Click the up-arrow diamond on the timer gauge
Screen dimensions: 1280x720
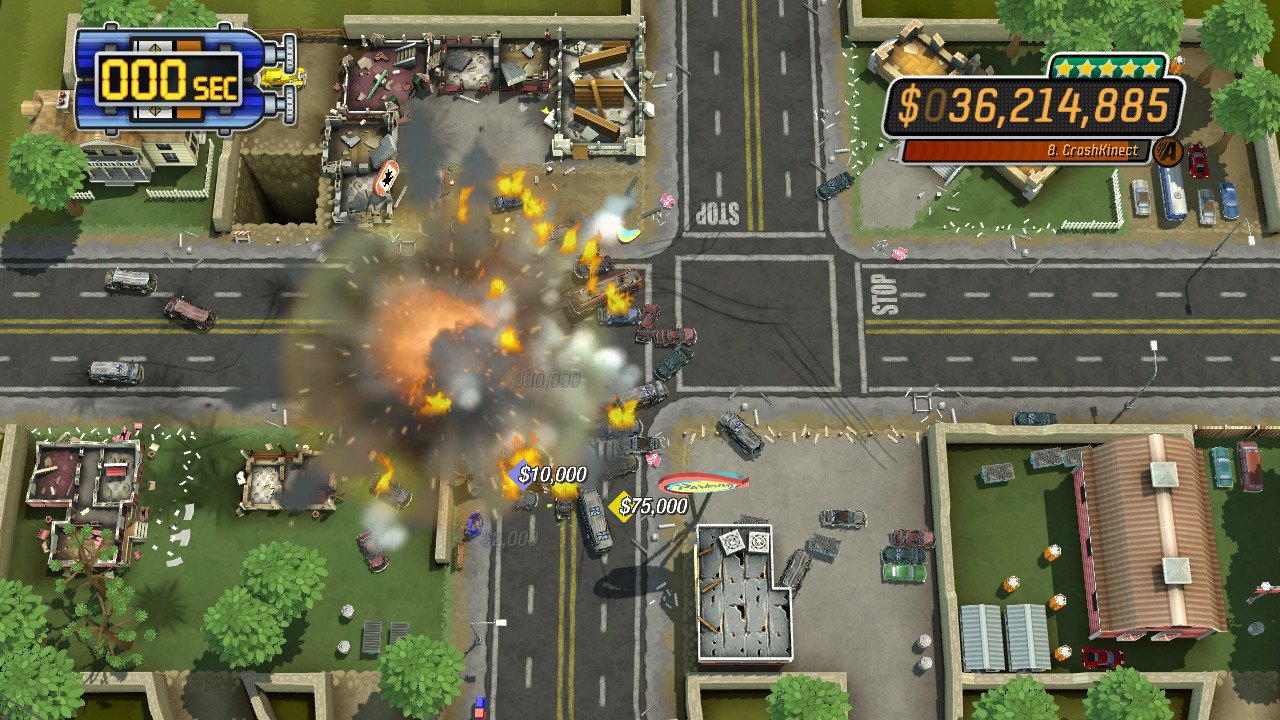point(155,47)
